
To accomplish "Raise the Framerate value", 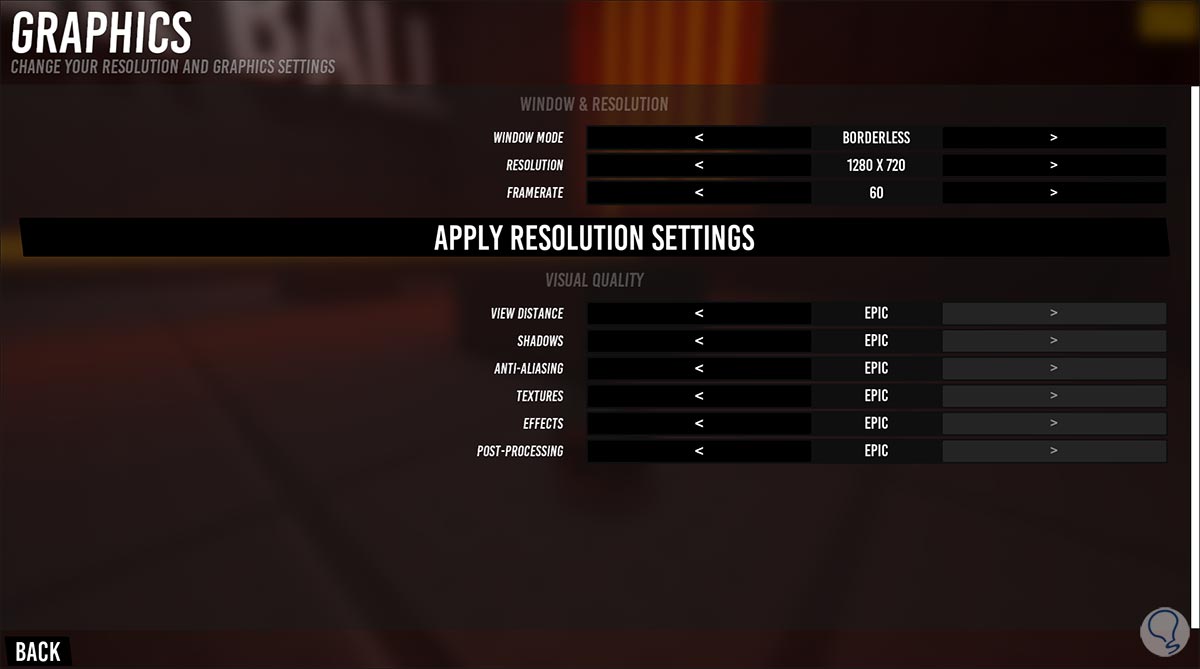I will [x=1054, y=193].
